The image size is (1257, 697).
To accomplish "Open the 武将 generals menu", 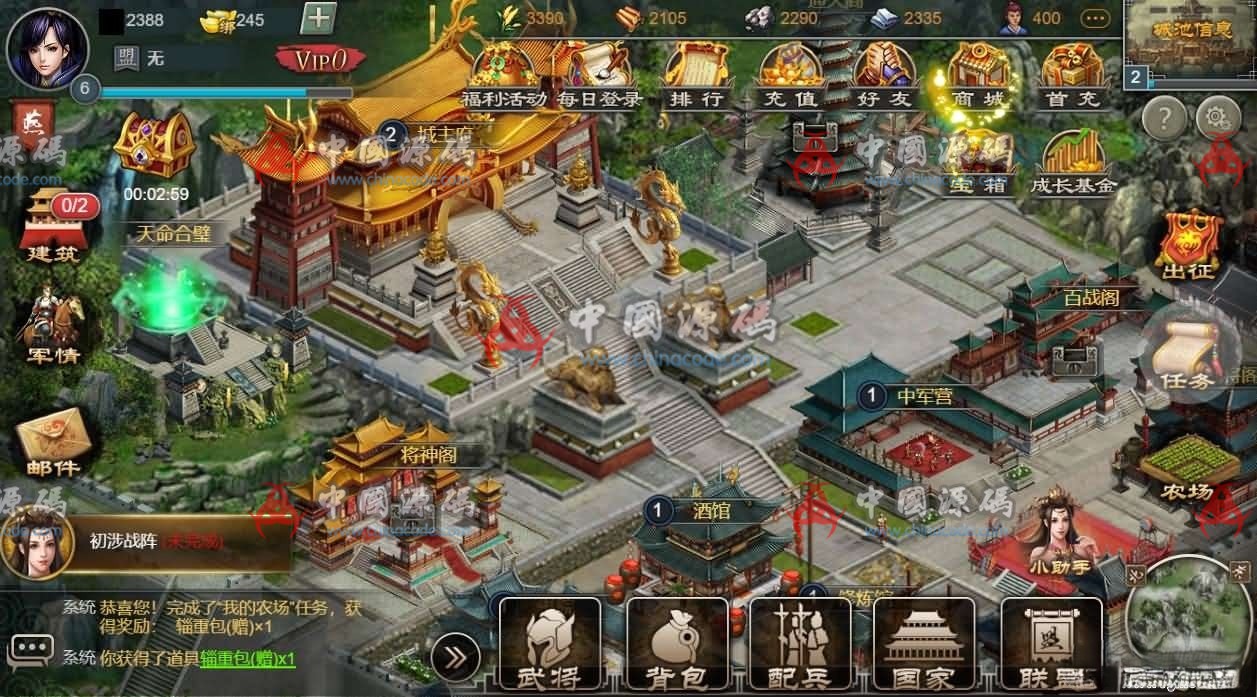I will point(549,644).
